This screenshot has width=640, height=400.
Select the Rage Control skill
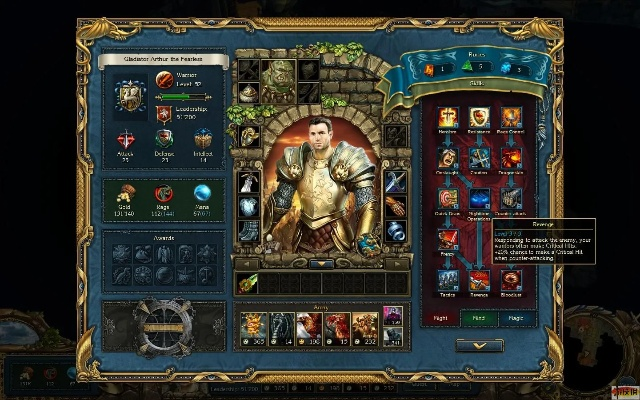[x=511, y=117]
